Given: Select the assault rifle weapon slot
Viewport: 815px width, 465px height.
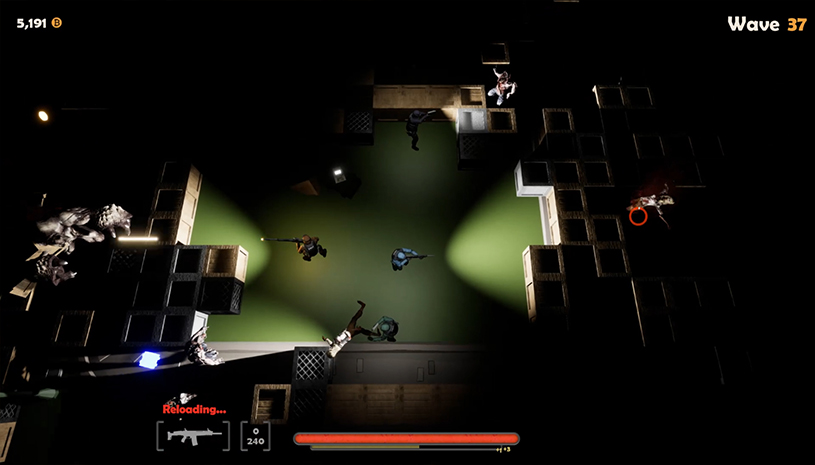Looking at the screenshot, I should coord(193,436).
